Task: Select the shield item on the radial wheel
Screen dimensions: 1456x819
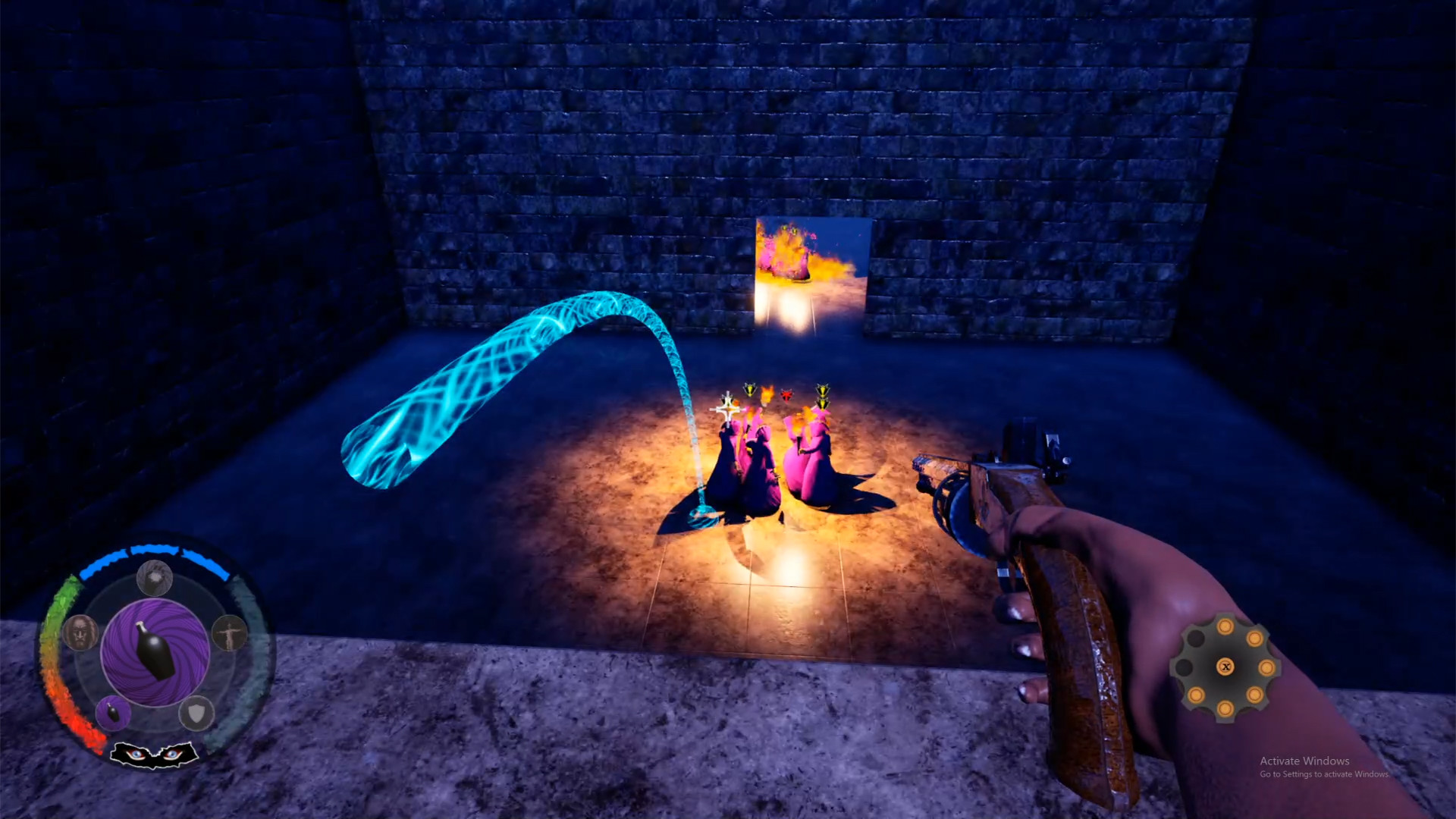Action: (x=197, y=715)
